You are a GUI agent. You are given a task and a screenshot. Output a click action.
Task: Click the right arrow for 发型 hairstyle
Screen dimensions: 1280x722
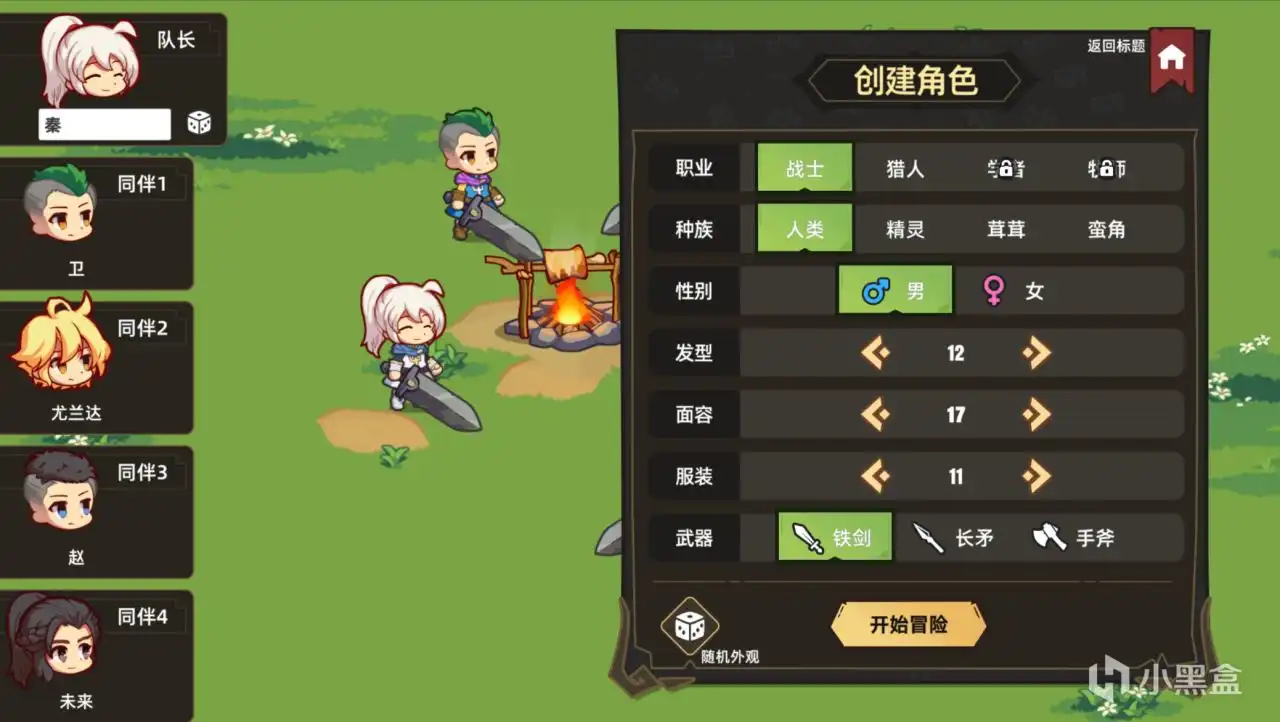click(1035, 352)
